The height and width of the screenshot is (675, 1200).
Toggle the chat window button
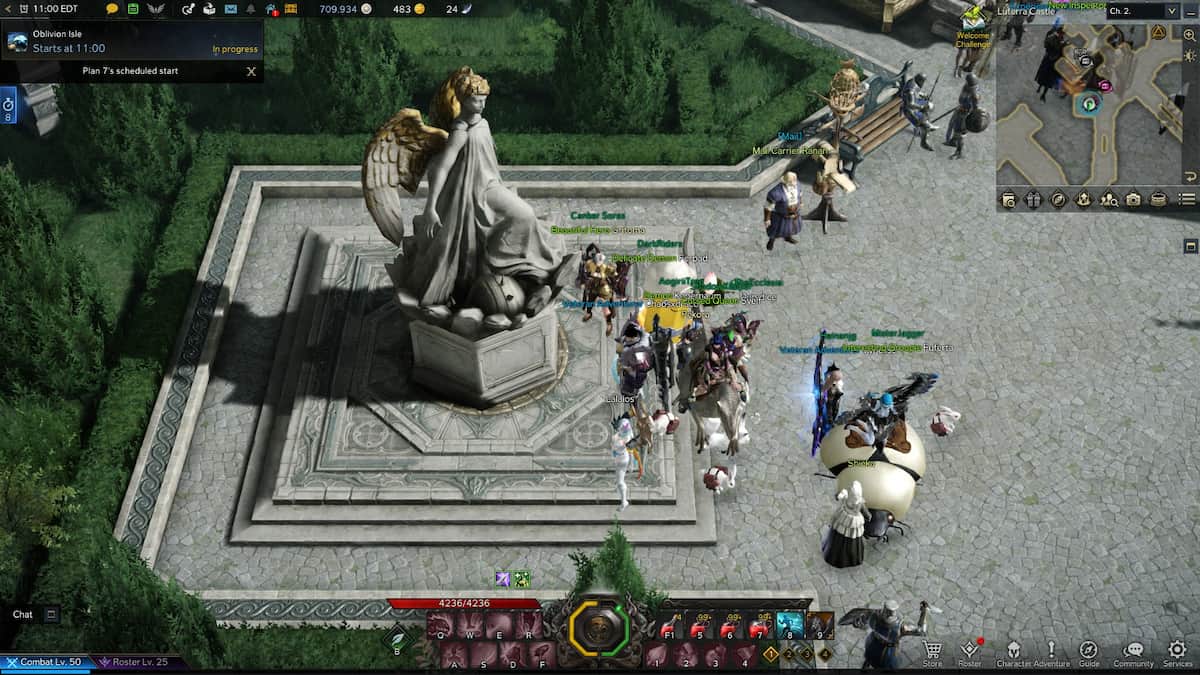point(52,614)
